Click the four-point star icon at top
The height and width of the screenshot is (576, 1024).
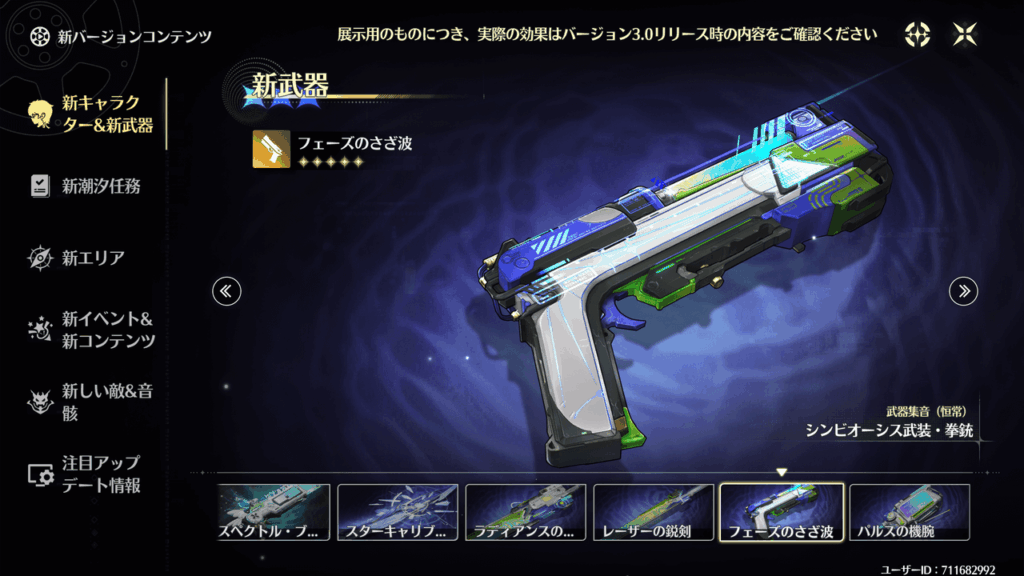click(x=917, y=35)
